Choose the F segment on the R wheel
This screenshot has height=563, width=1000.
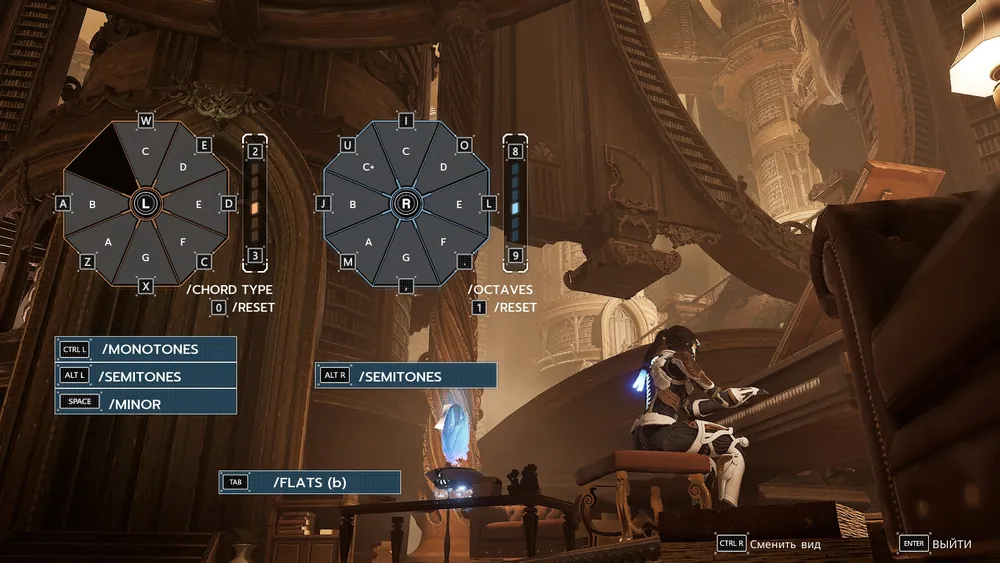click(444, 241)
